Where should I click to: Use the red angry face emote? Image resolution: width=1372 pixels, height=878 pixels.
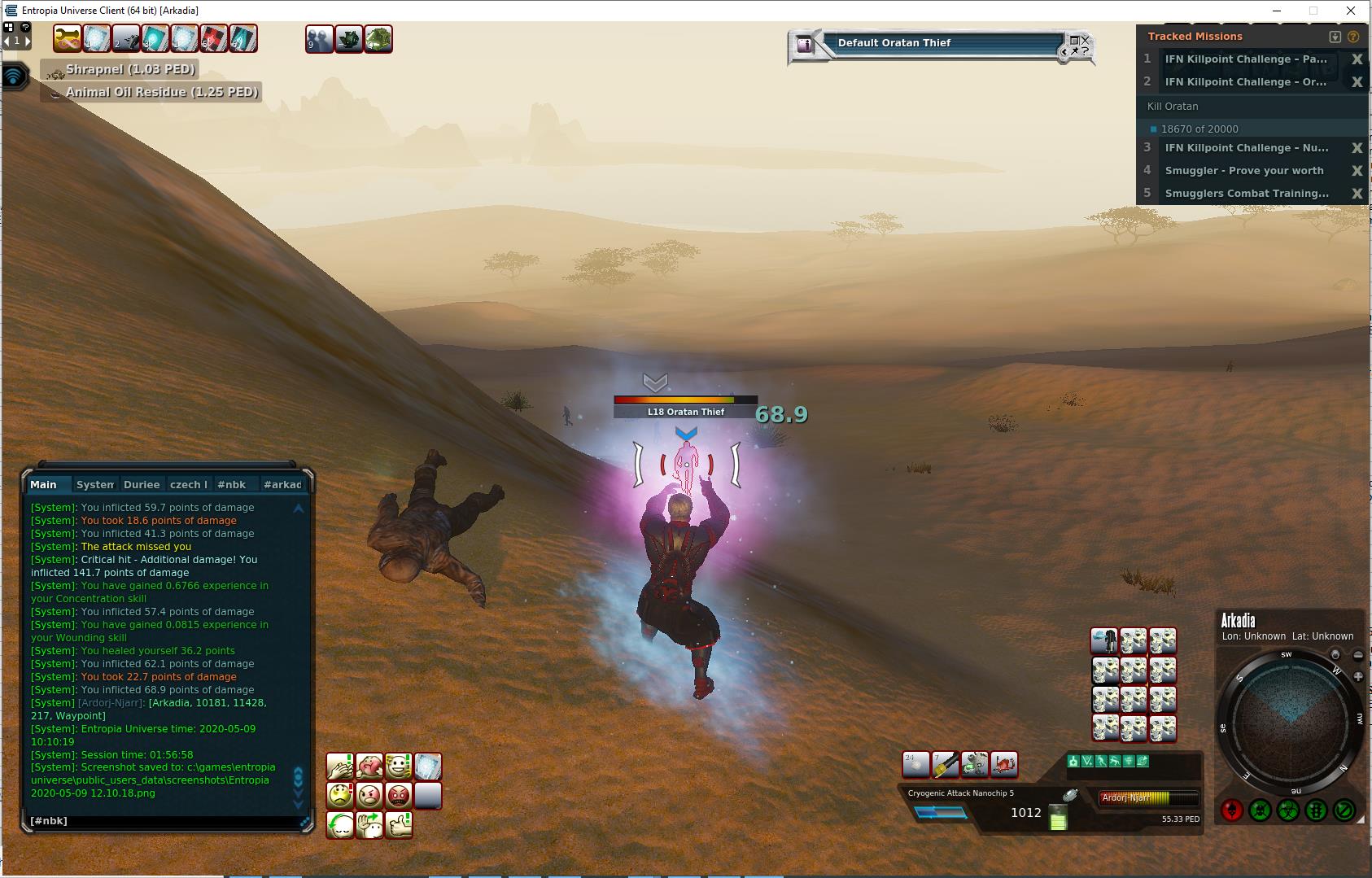click(x=399, y=795)
